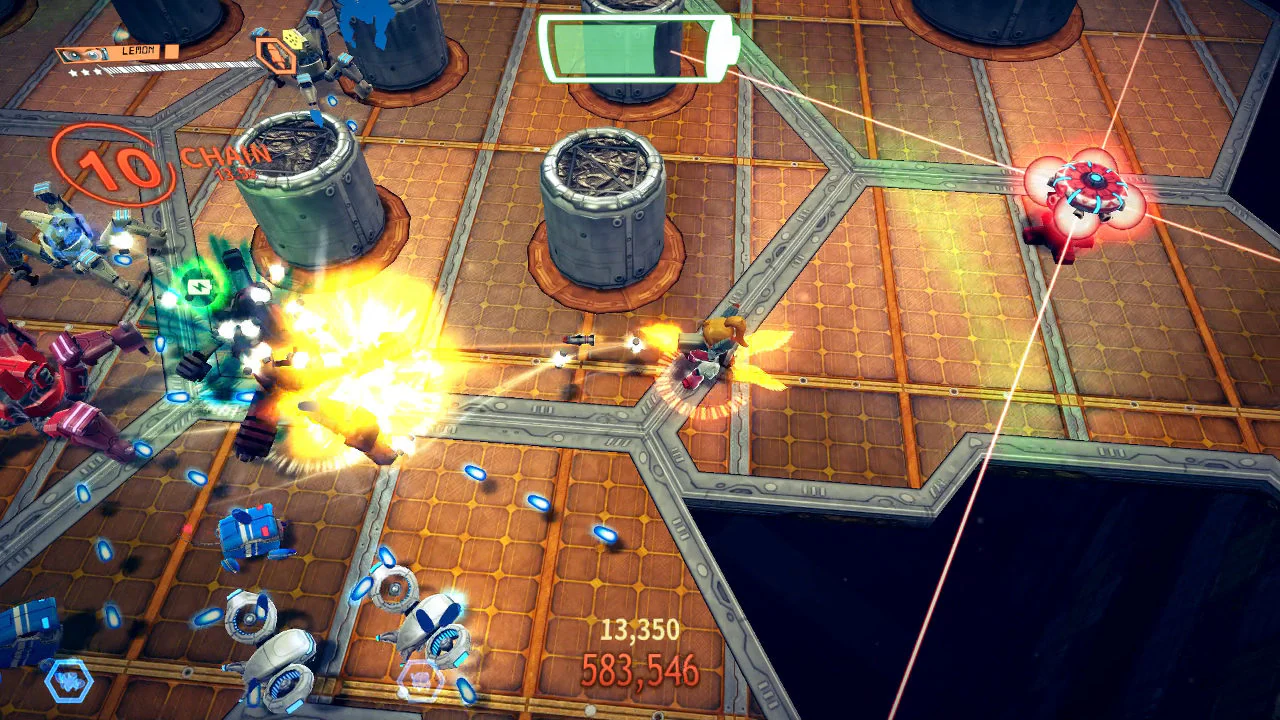Expand the orange square at nameplate's end

click(x=171, y=51)
